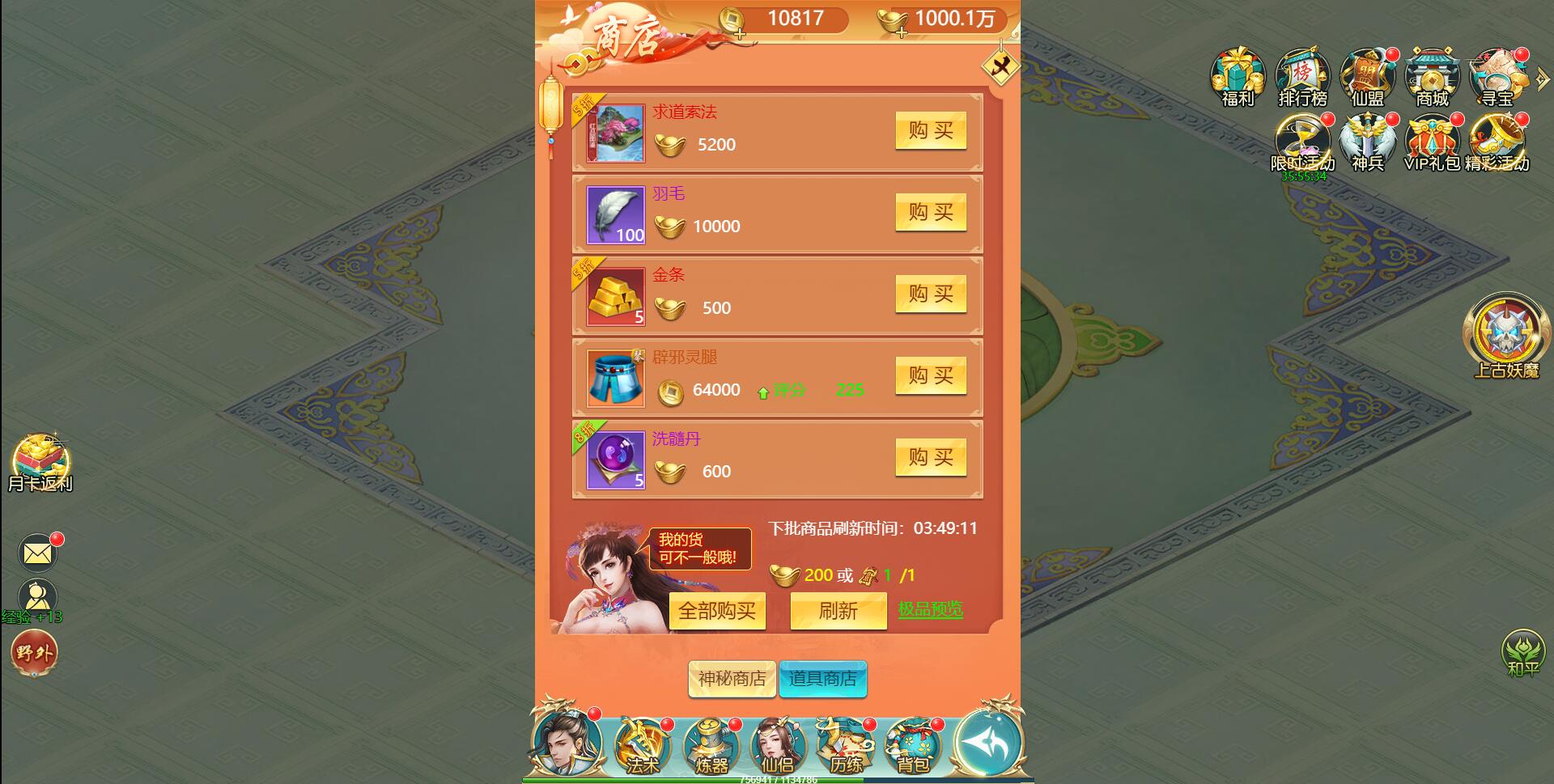The image size is (1554, 784).
Task: Open the 排行榜 rankings
Action: [1301, 77]
